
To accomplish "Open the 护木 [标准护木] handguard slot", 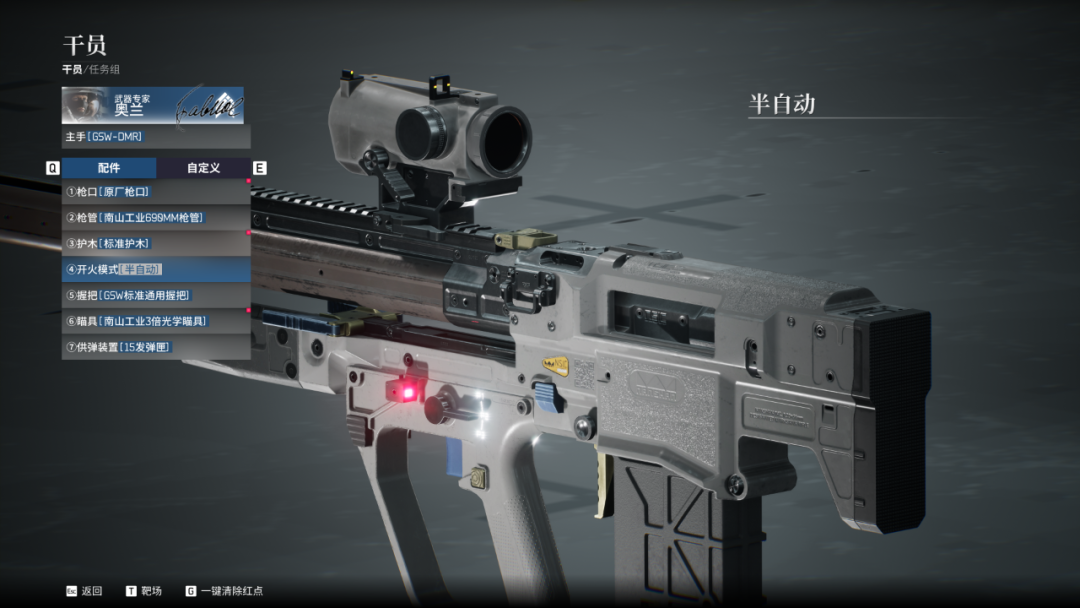I will [x=155, y=243].
